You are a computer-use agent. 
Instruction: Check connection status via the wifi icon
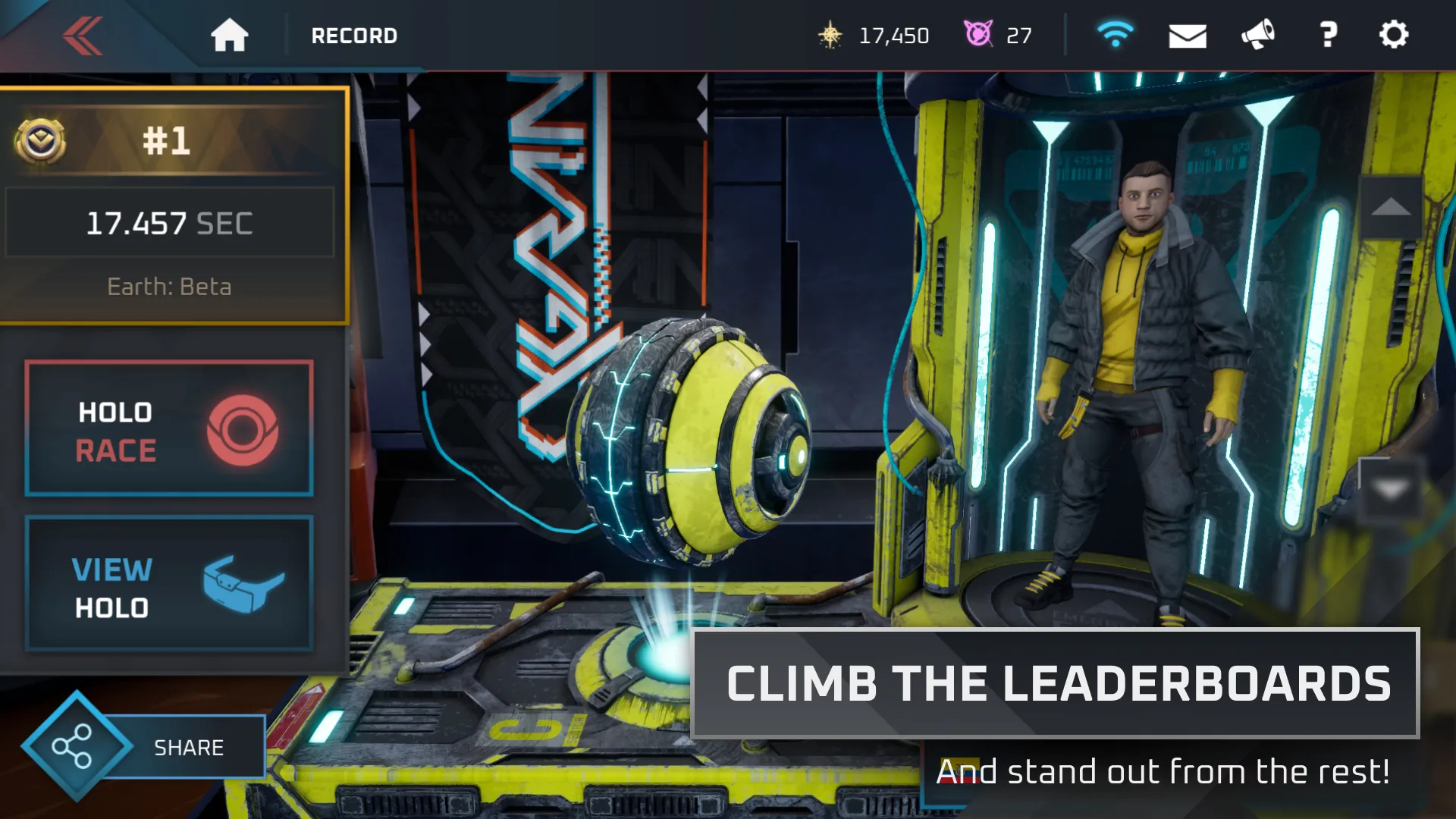[x=1115, y=33]
